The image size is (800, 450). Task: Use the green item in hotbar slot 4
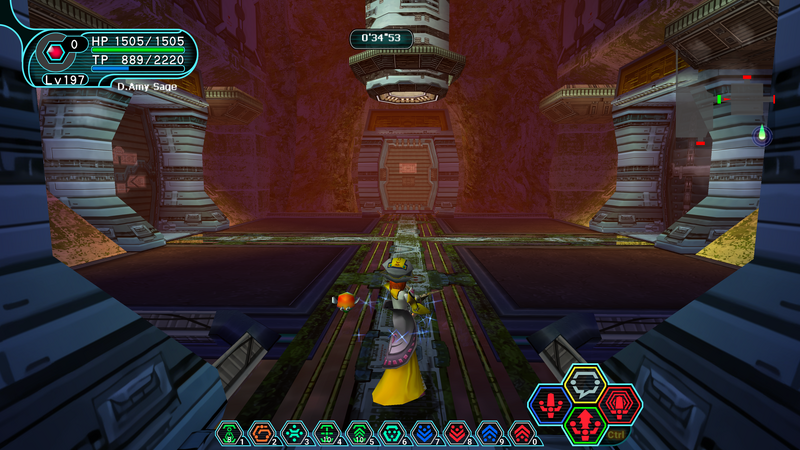point(327,433)
